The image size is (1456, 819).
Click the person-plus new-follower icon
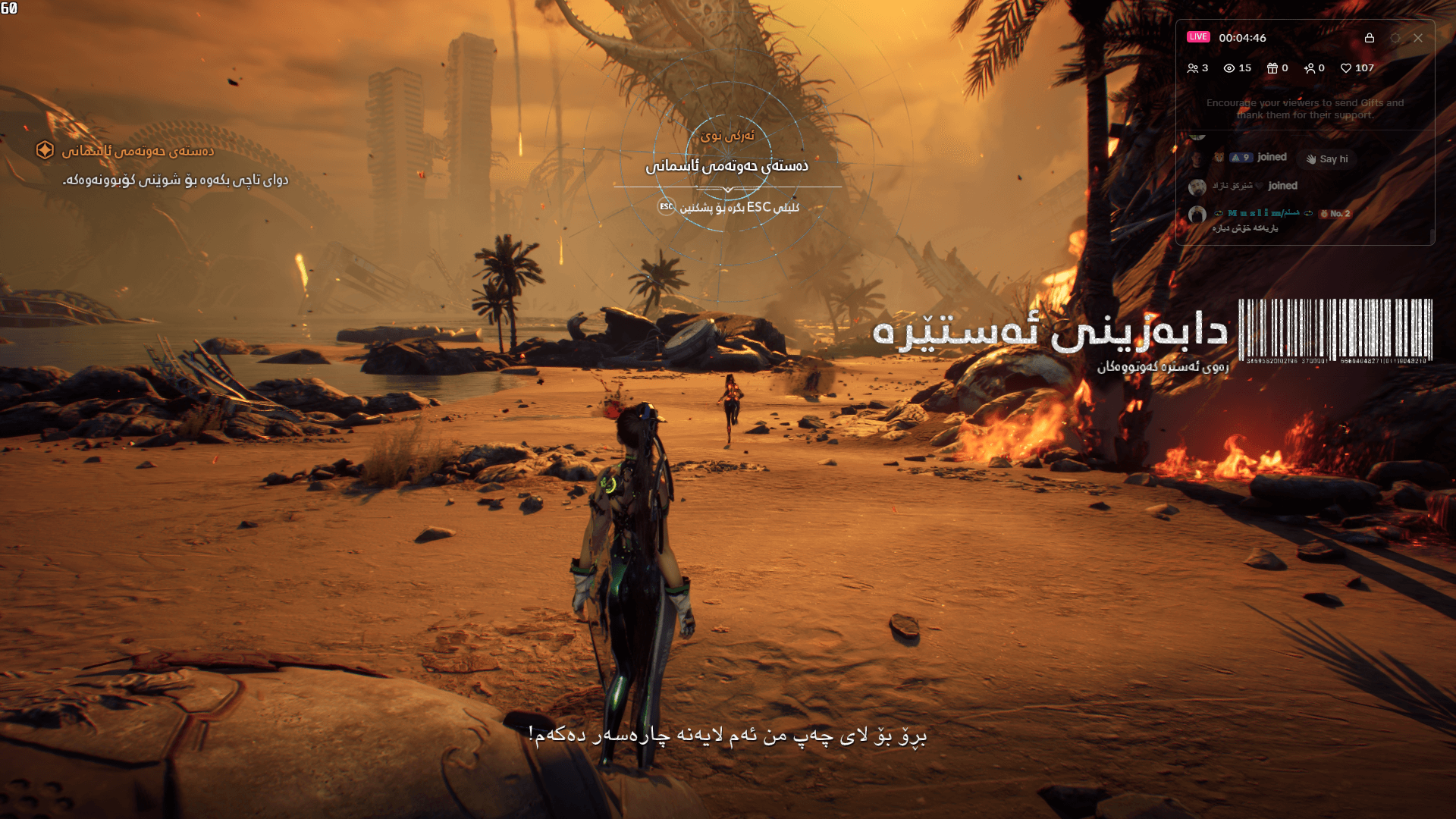click(x=1310, y=68)
